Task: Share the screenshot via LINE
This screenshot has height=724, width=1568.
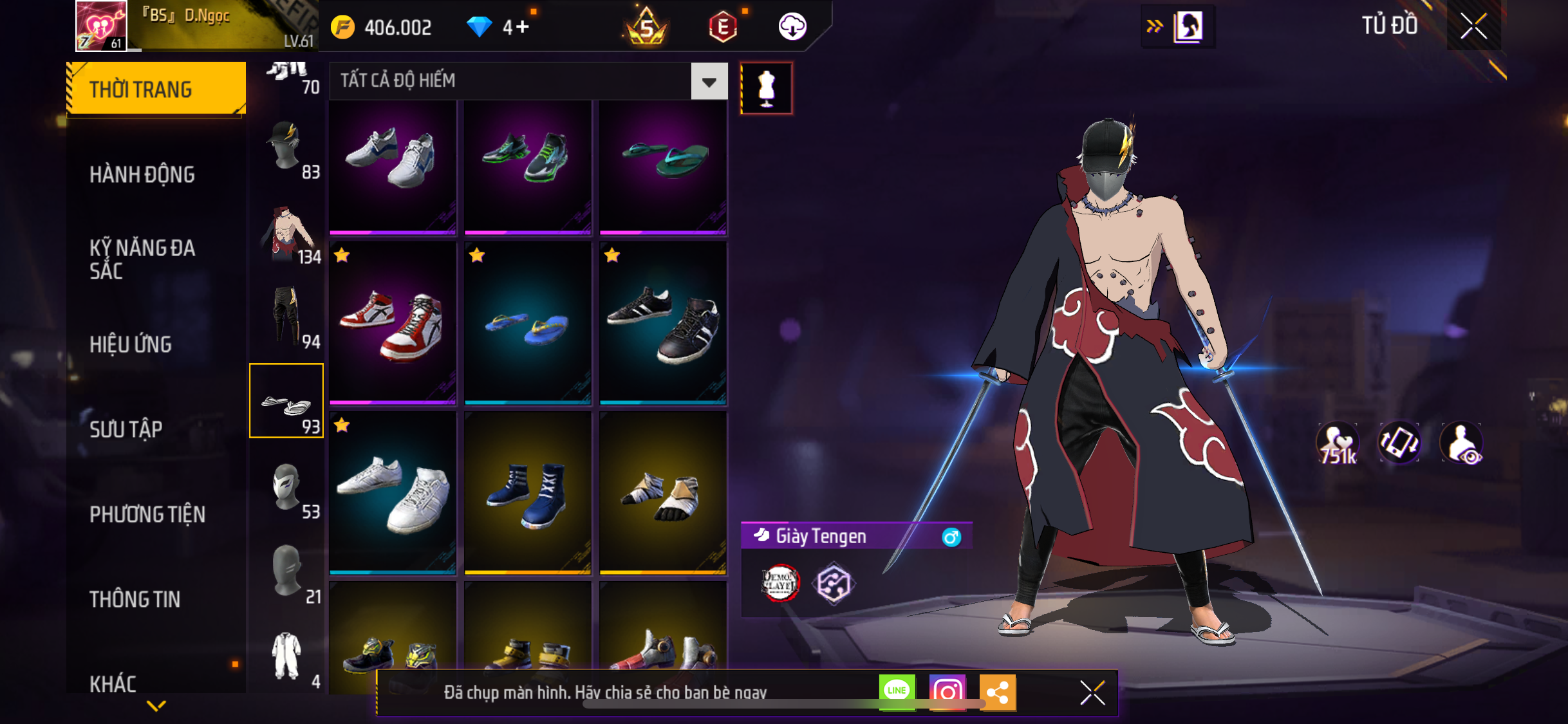Action: pos(897,692)
